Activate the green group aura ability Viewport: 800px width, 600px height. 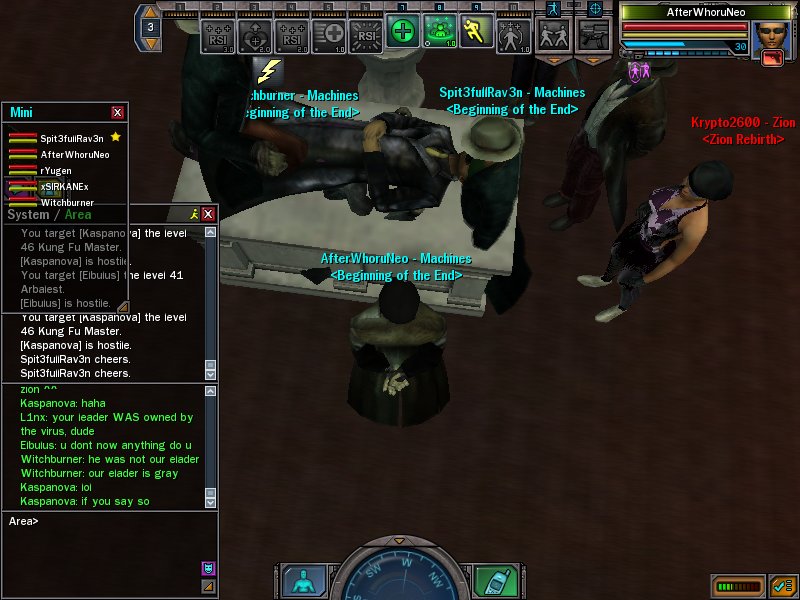pyautogui.click(x=438, y=33)
